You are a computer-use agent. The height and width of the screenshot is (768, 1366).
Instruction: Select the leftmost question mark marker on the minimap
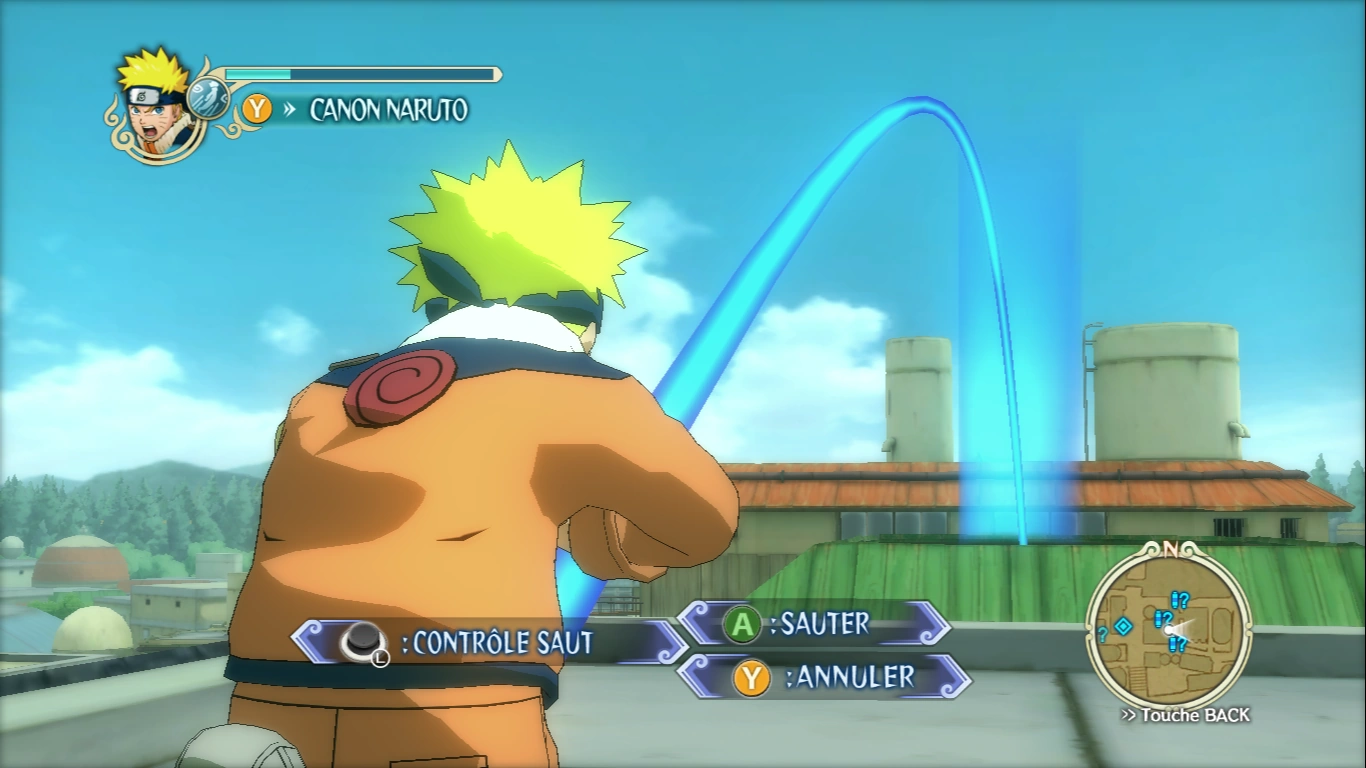[1102, 635]
